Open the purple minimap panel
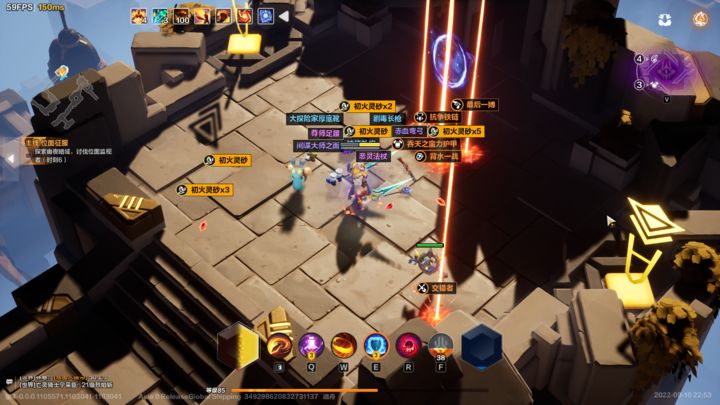This screenshot has width=720, height=405. (x=666, y=70)
